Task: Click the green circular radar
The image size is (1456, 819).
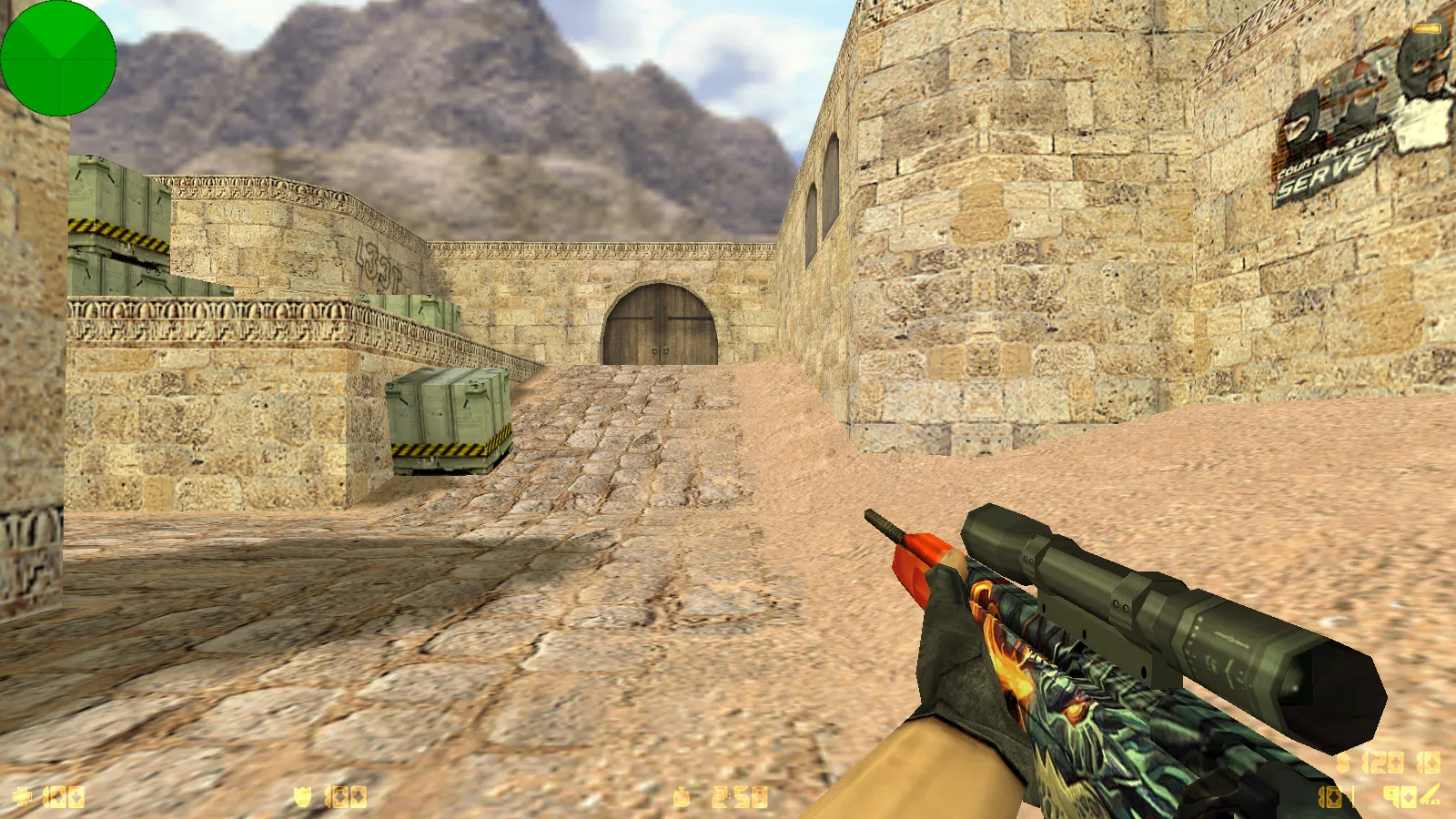Action: pyautogui.click(x=58, y=58)
